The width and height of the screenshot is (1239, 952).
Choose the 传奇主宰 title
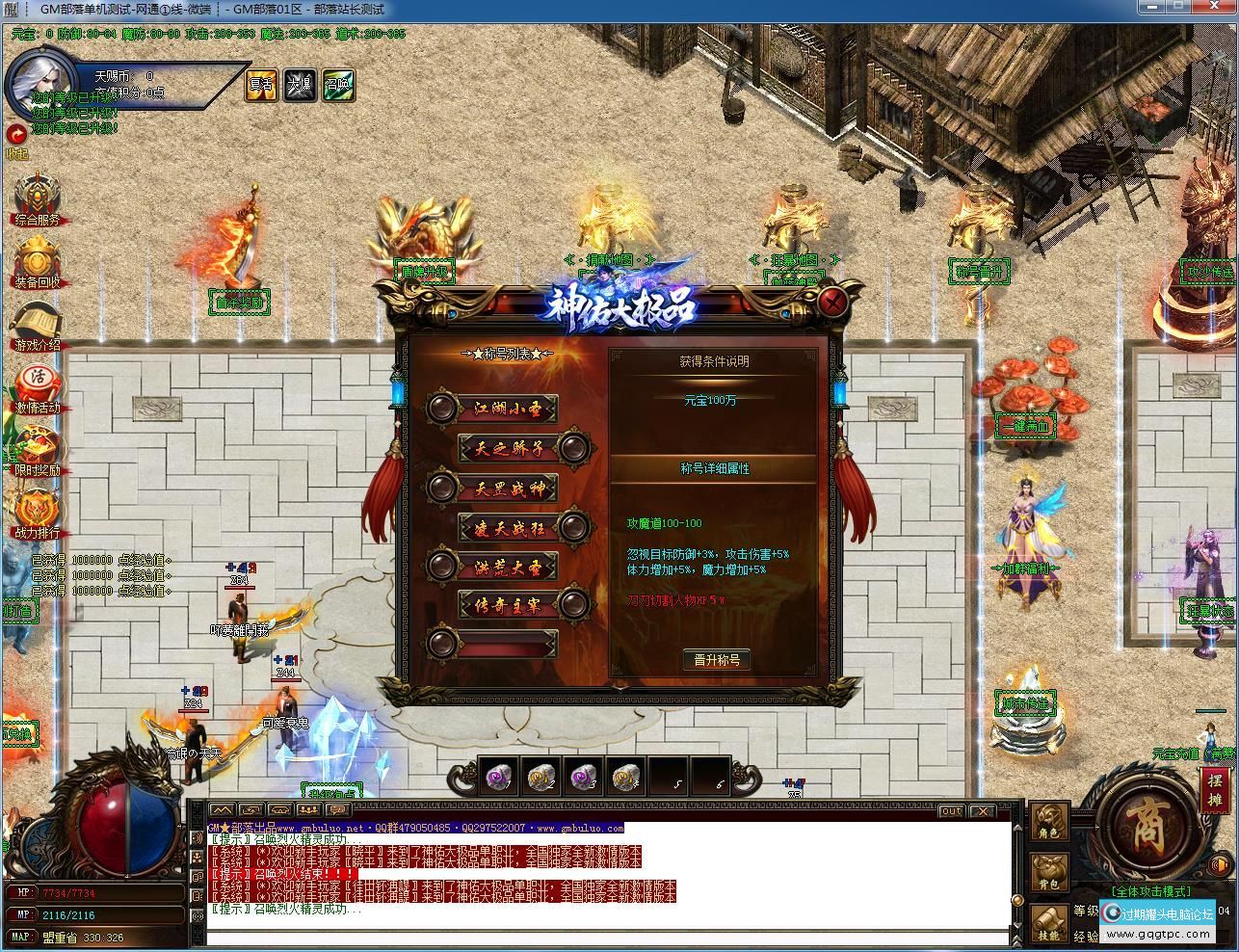click(510, 605)
